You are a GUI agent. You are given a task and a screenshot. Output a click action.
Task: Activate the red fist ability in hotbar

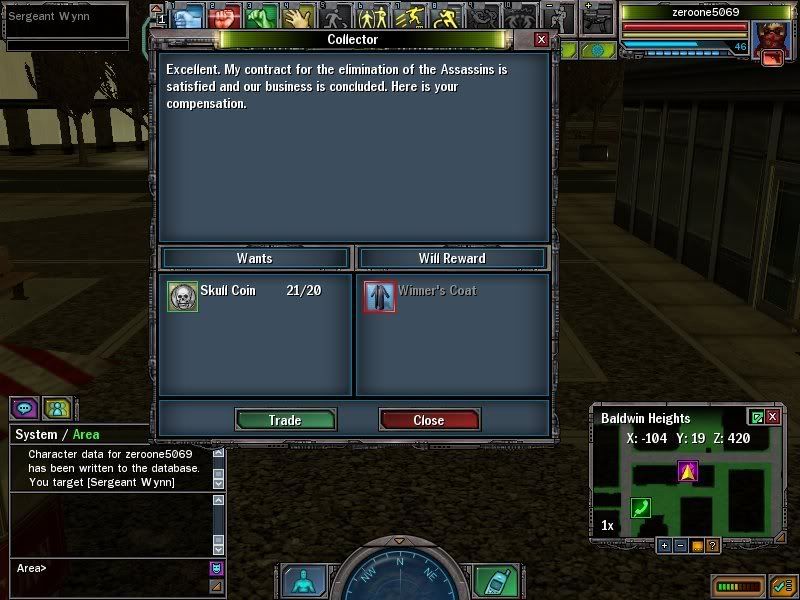[x=225, y=18]
